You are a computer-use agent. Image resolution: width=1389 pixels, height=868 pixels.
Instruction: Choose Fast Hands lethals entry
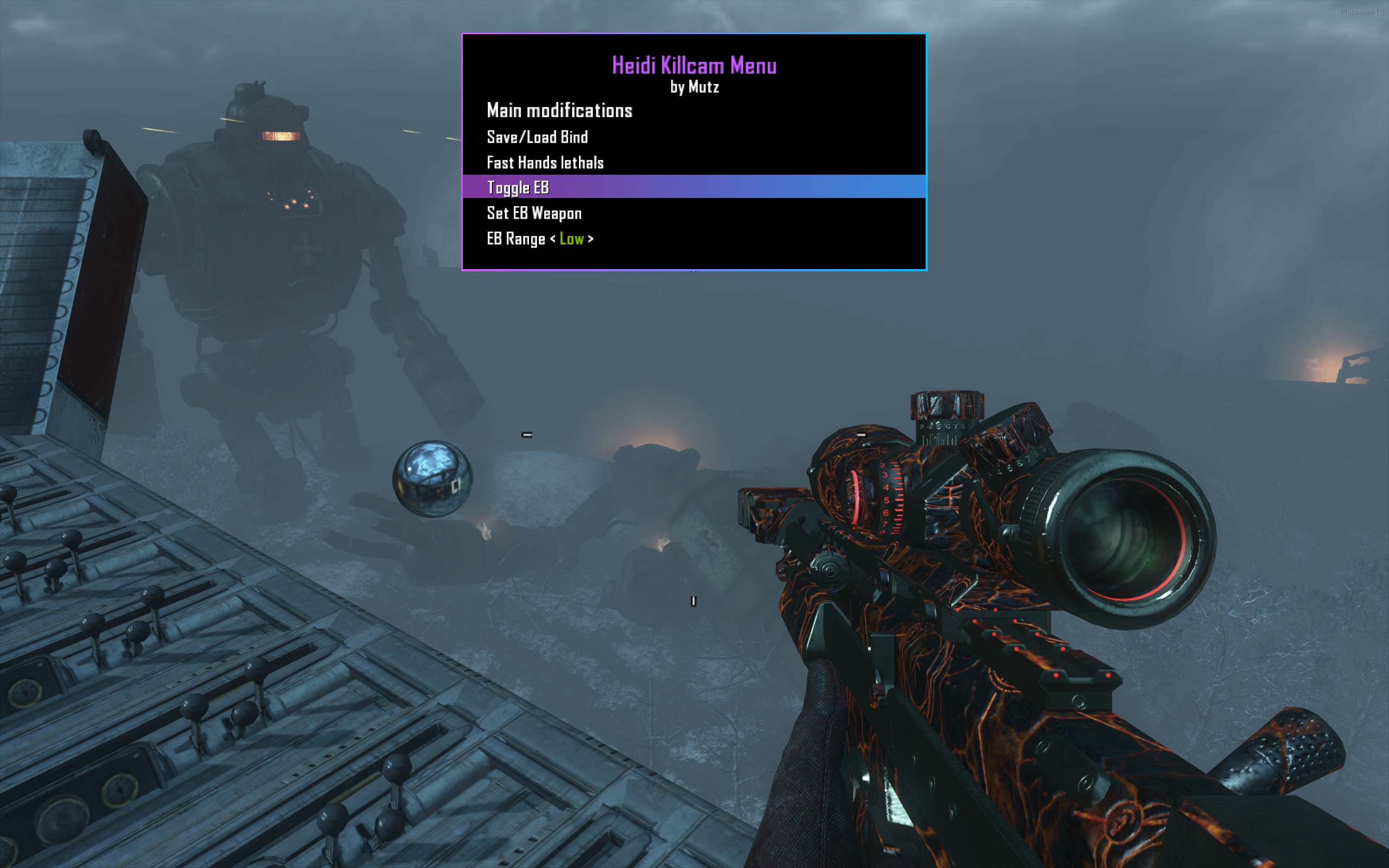point(545,163)
